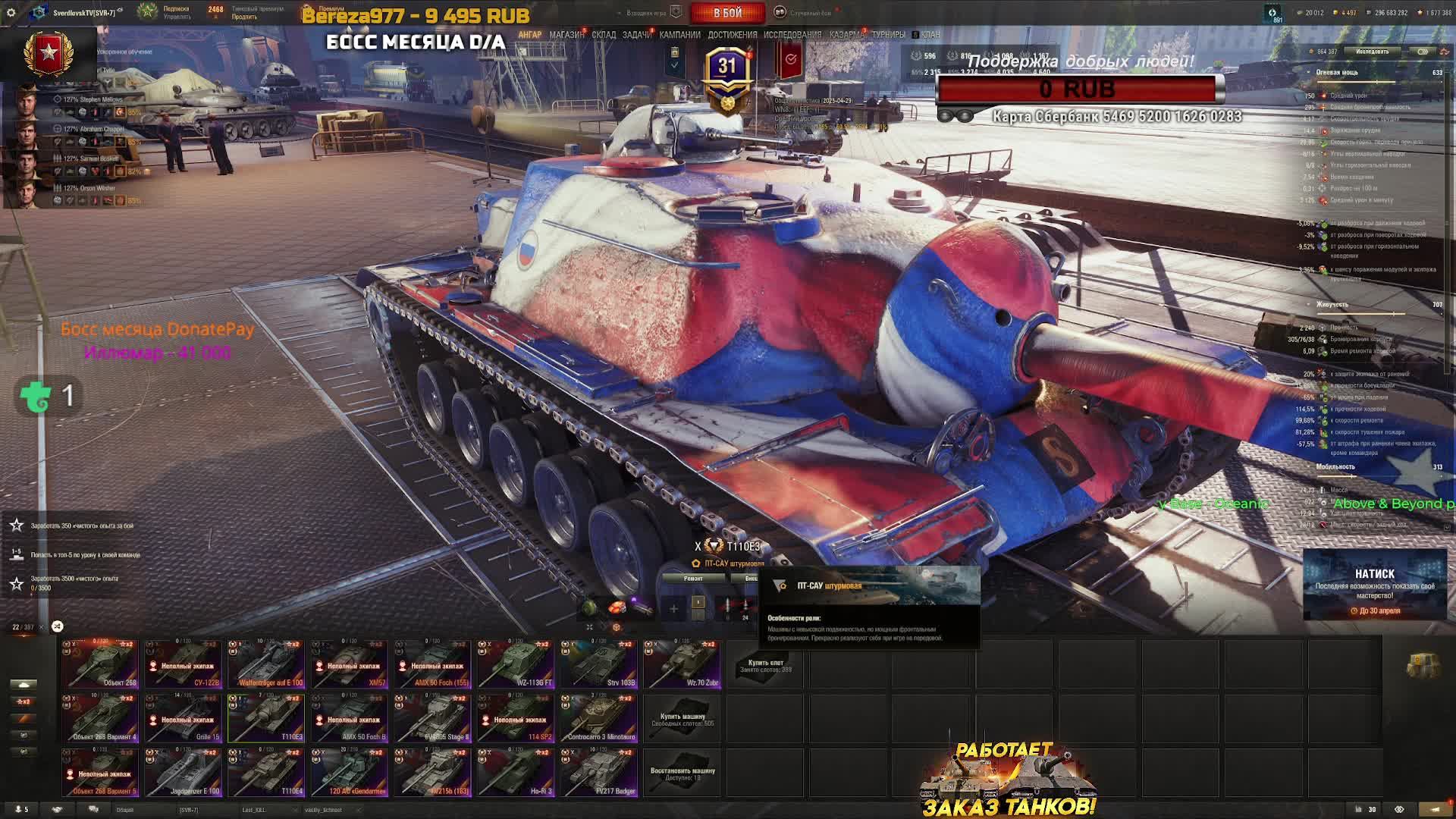Click the Купить машину buy vehicle tile
Screen dimensions: 1456x819
click(x=682, y=719)
